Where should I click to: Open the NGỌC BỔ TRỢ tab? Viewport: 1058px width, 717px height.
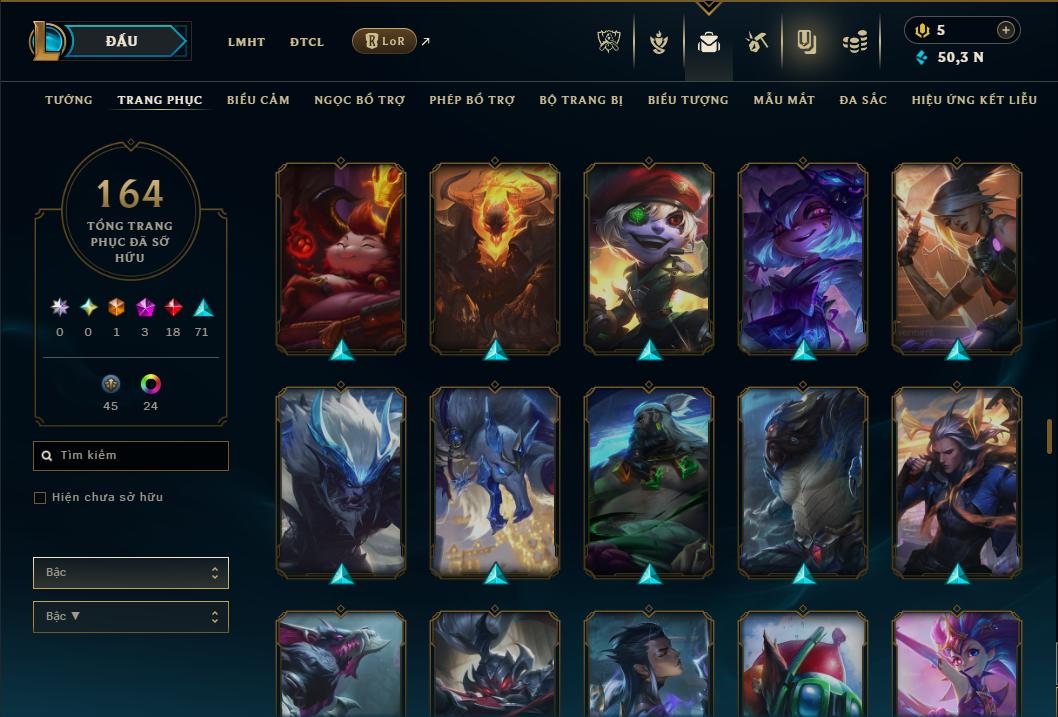(359, 100)
